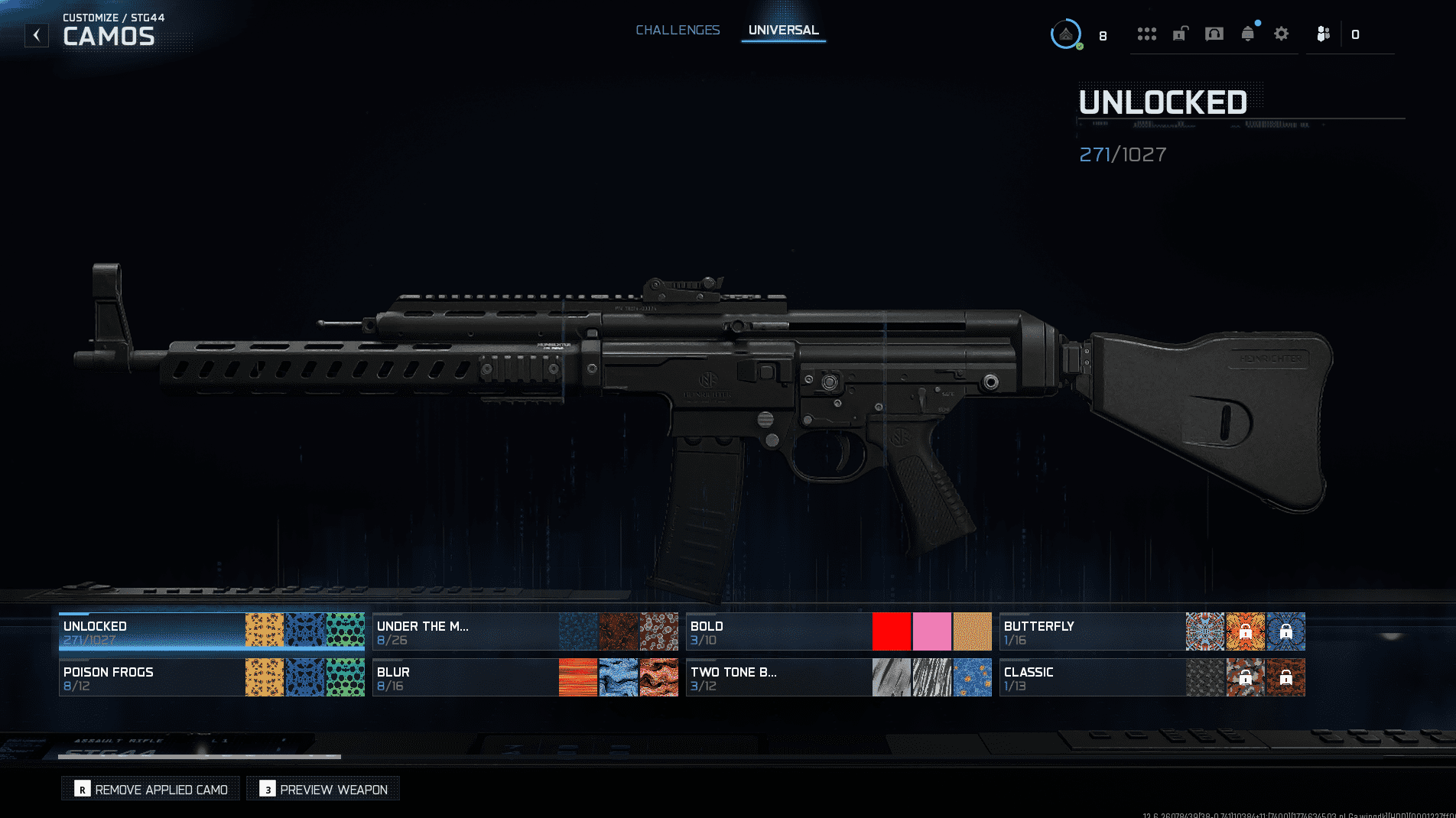Open the Under The M... camo category

(465, 632)
